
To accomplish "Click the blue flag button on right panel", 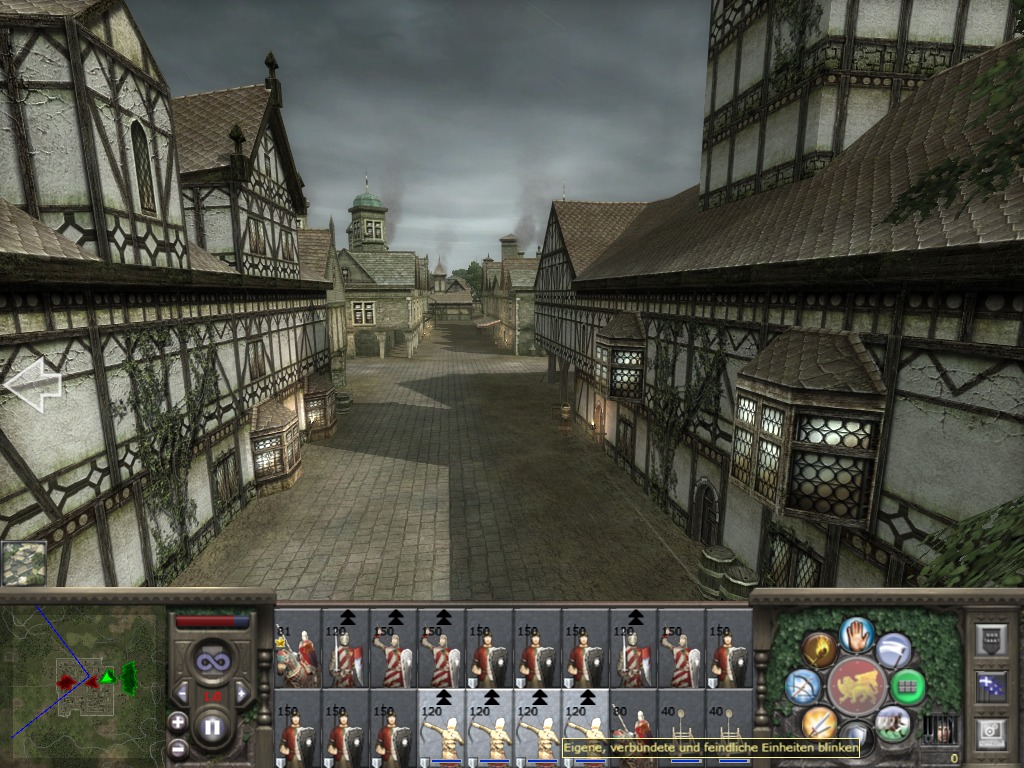I will pos(991,687).
